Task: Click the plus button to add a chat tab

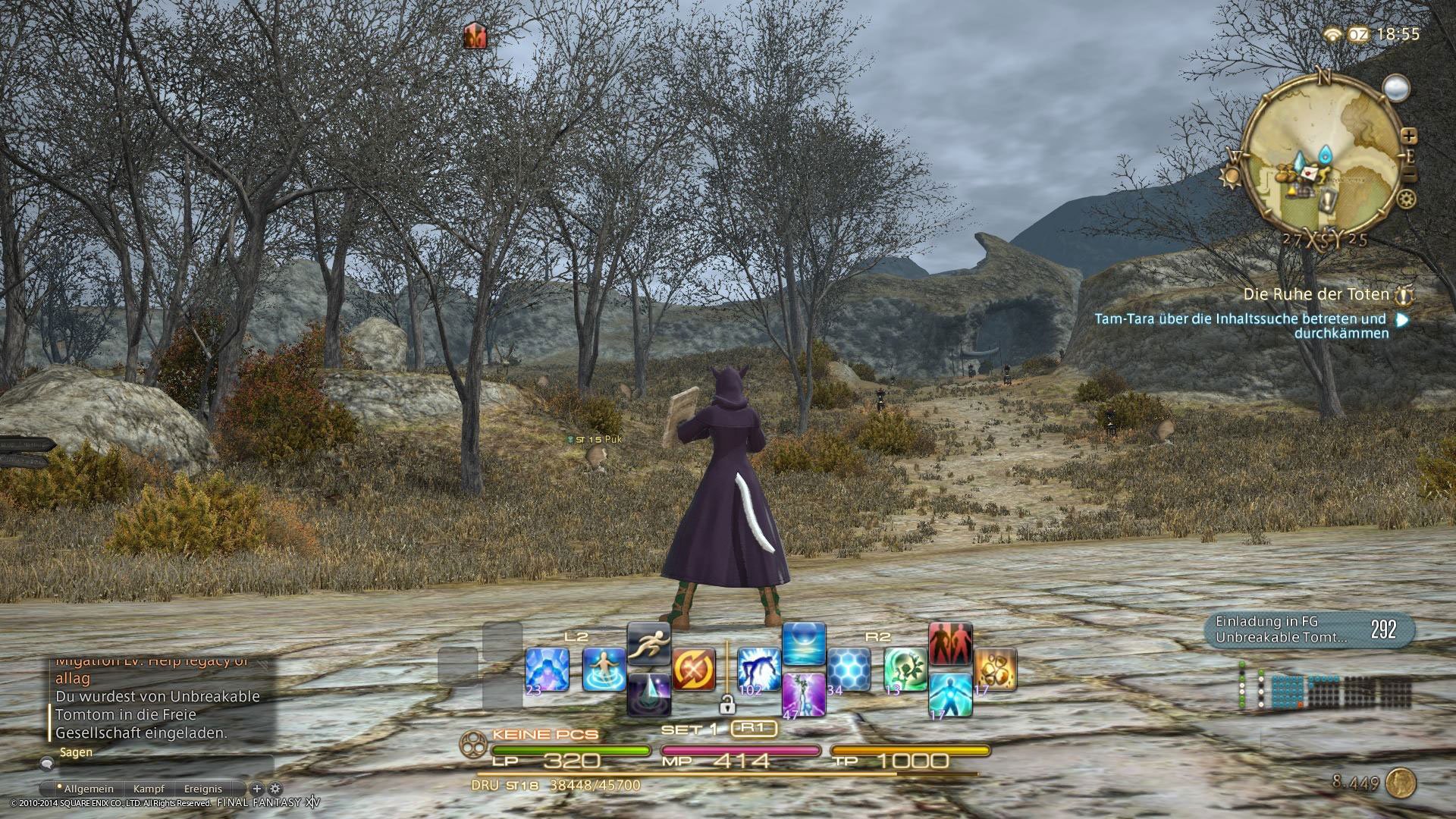Action: tap(257, 789)
